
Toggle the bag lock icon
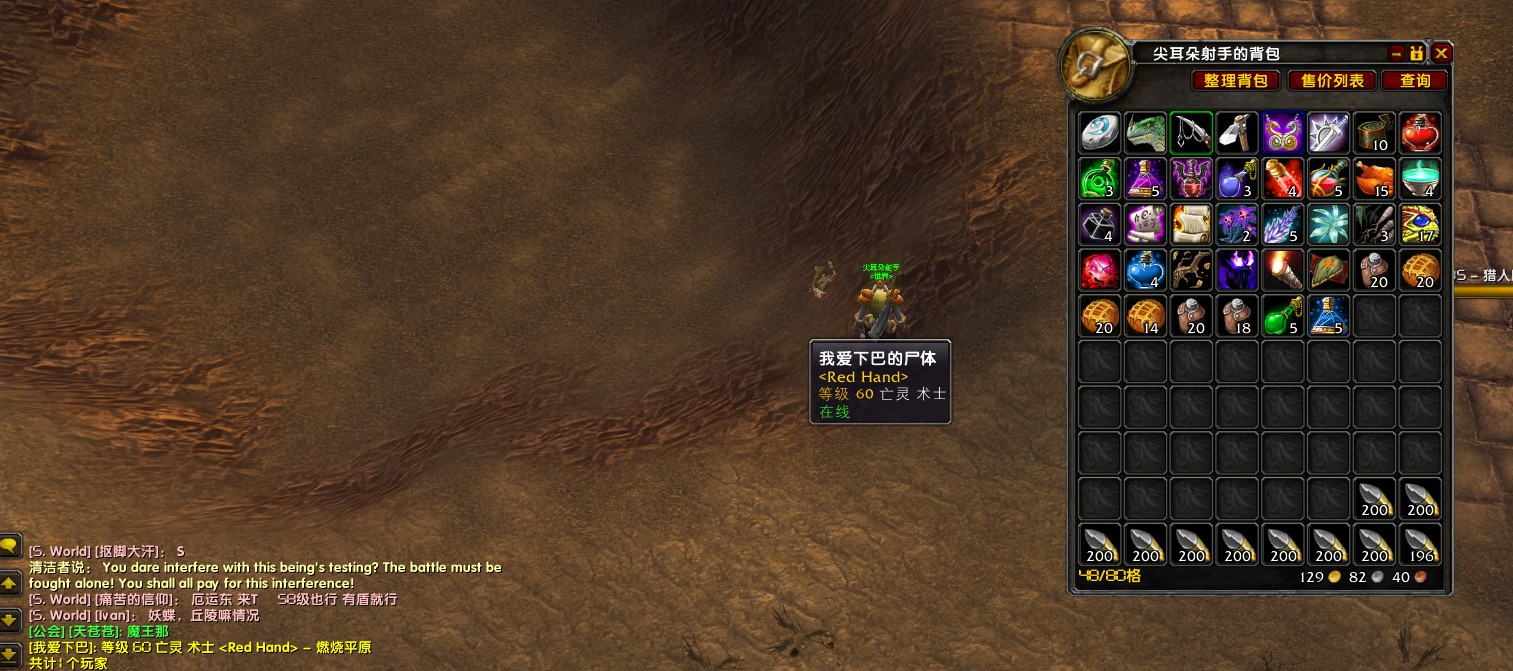pos(1417,53)
